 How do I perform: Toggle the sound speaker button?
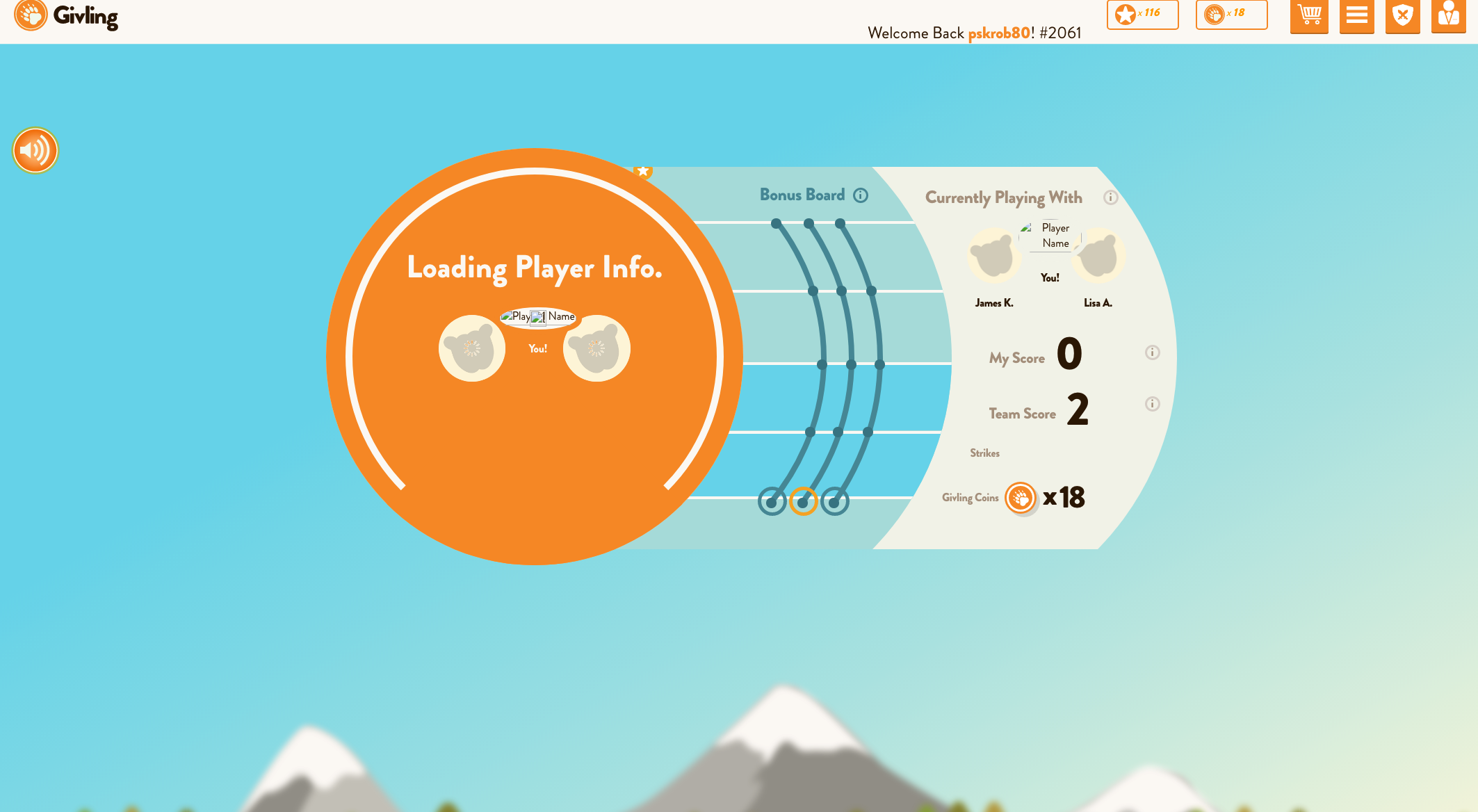35,150
